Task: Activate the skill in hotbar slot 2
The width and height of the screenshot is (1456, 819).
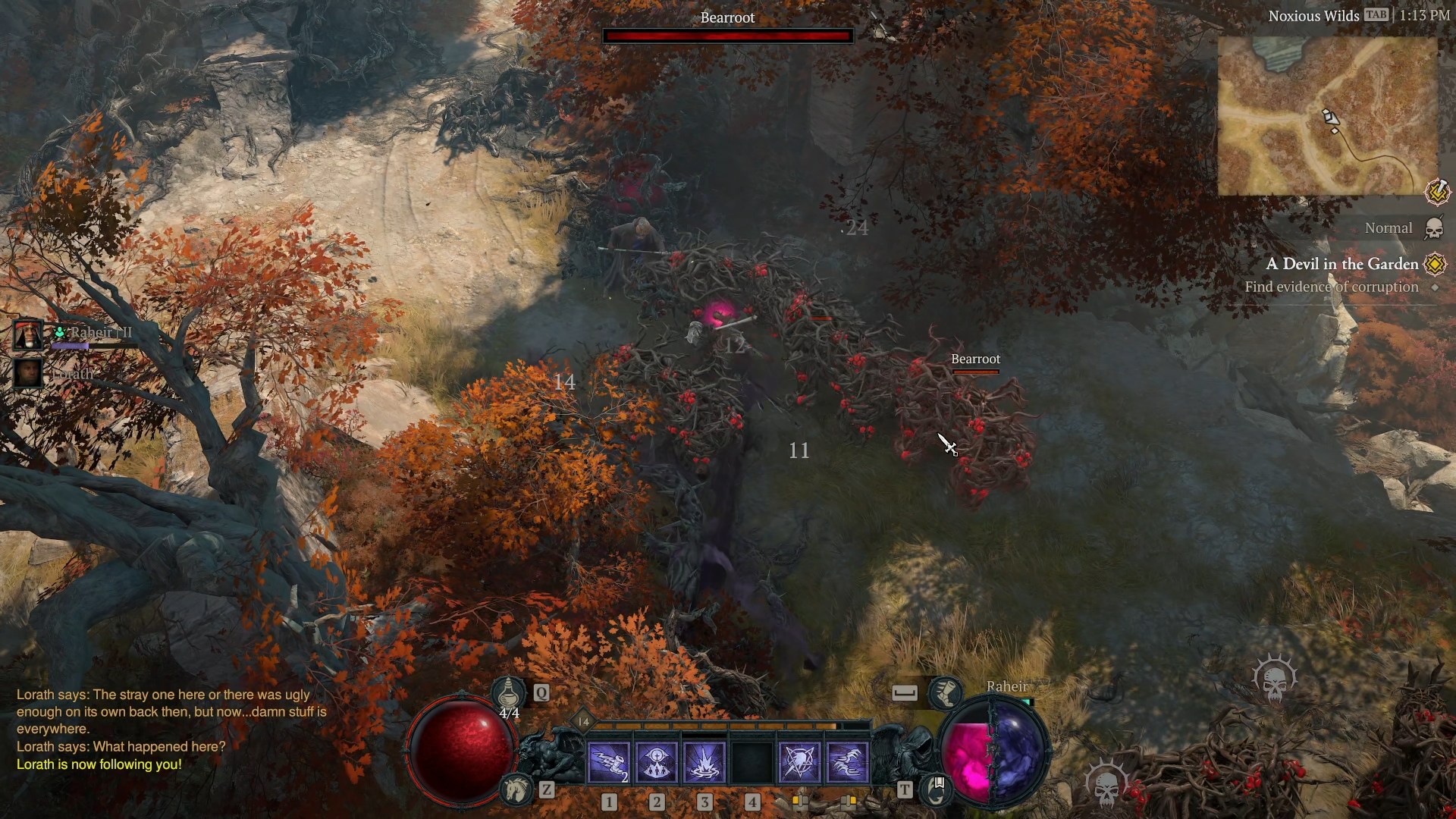Action: pos(657,762)
